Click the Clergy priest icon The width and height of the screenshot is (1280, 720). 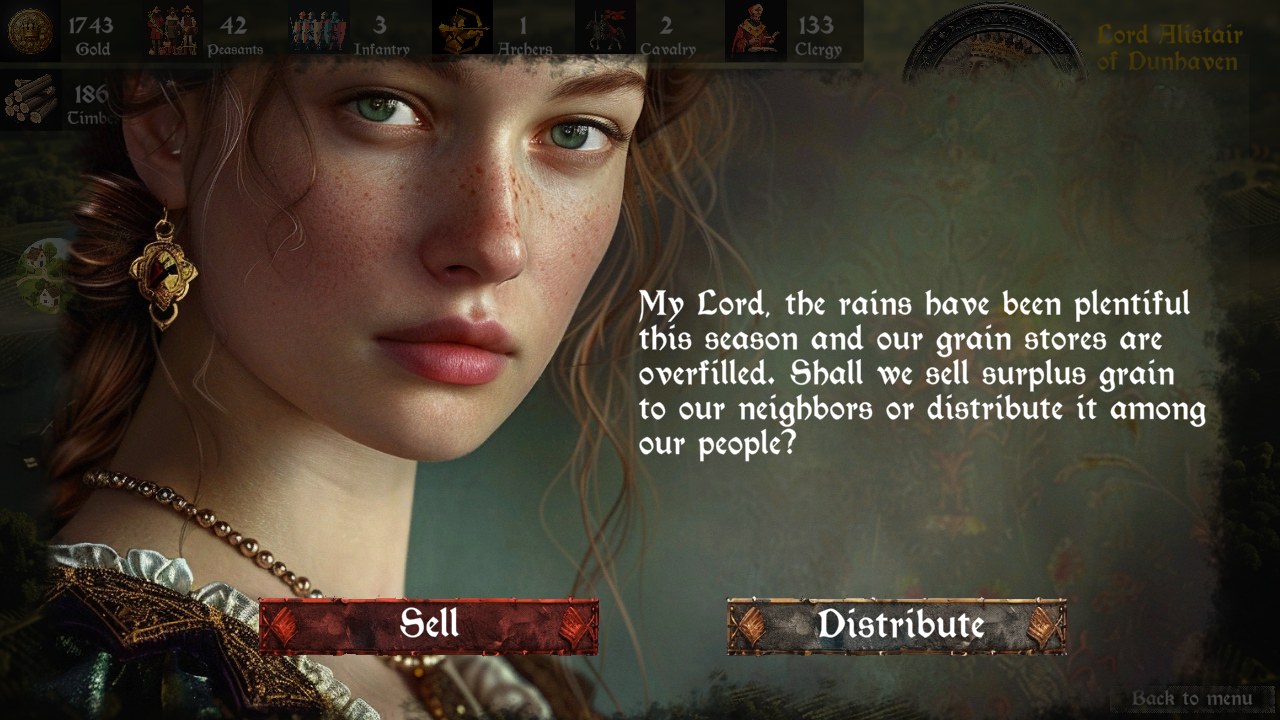(757, 27)
